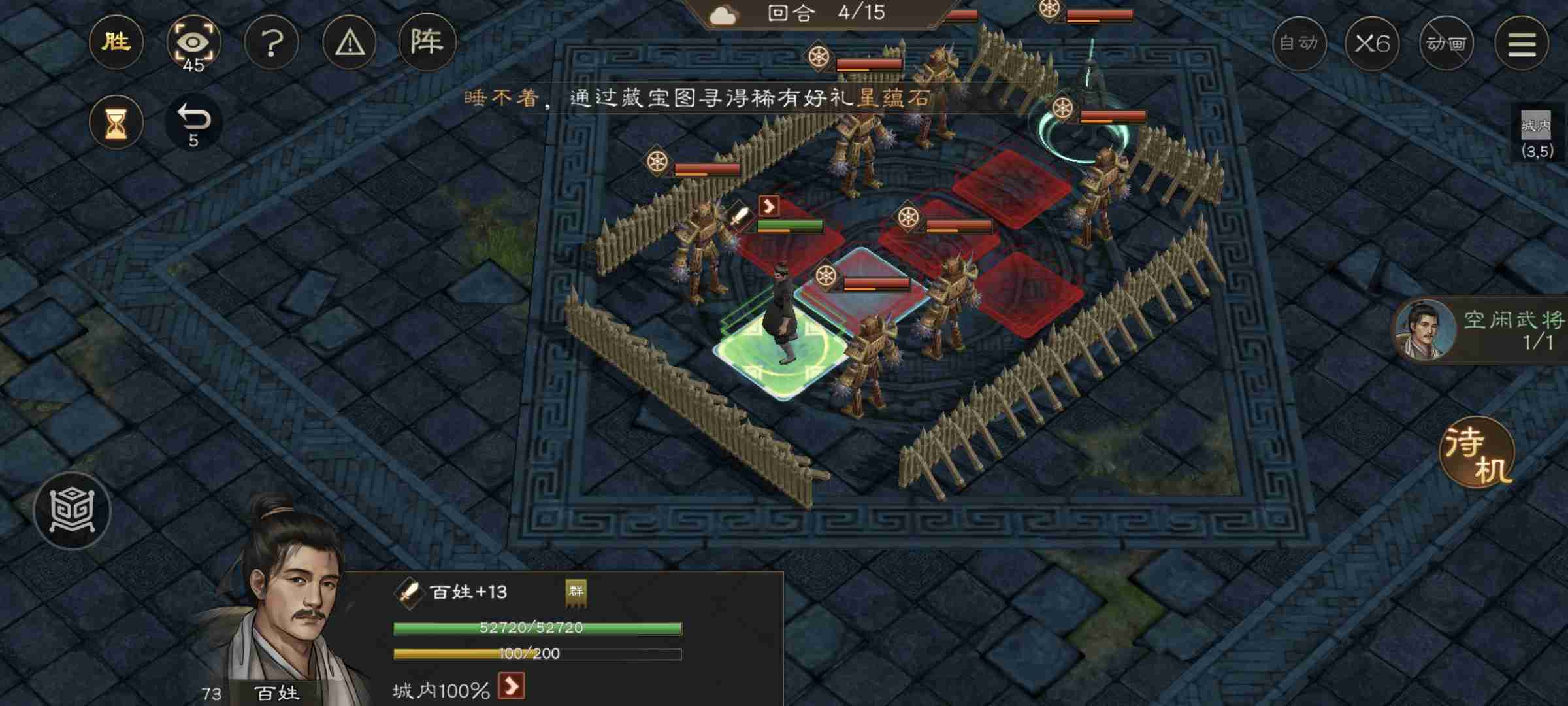Click the cloud weather icon beside 回合 4/15
The image size is (1568, 706).
(x=724, y=13)
